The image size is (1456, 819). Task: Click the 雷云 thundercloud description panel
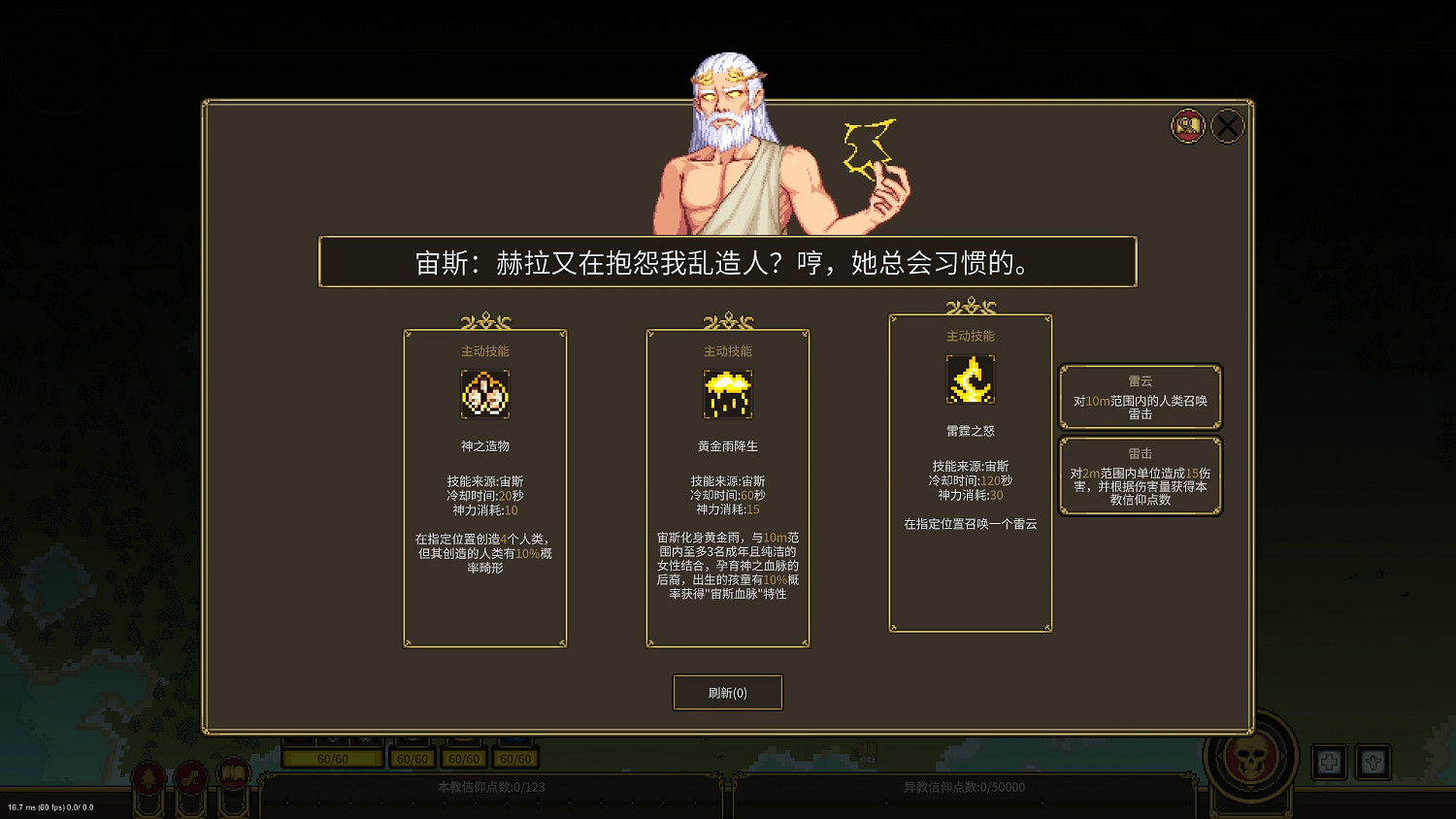[1142, 397]
